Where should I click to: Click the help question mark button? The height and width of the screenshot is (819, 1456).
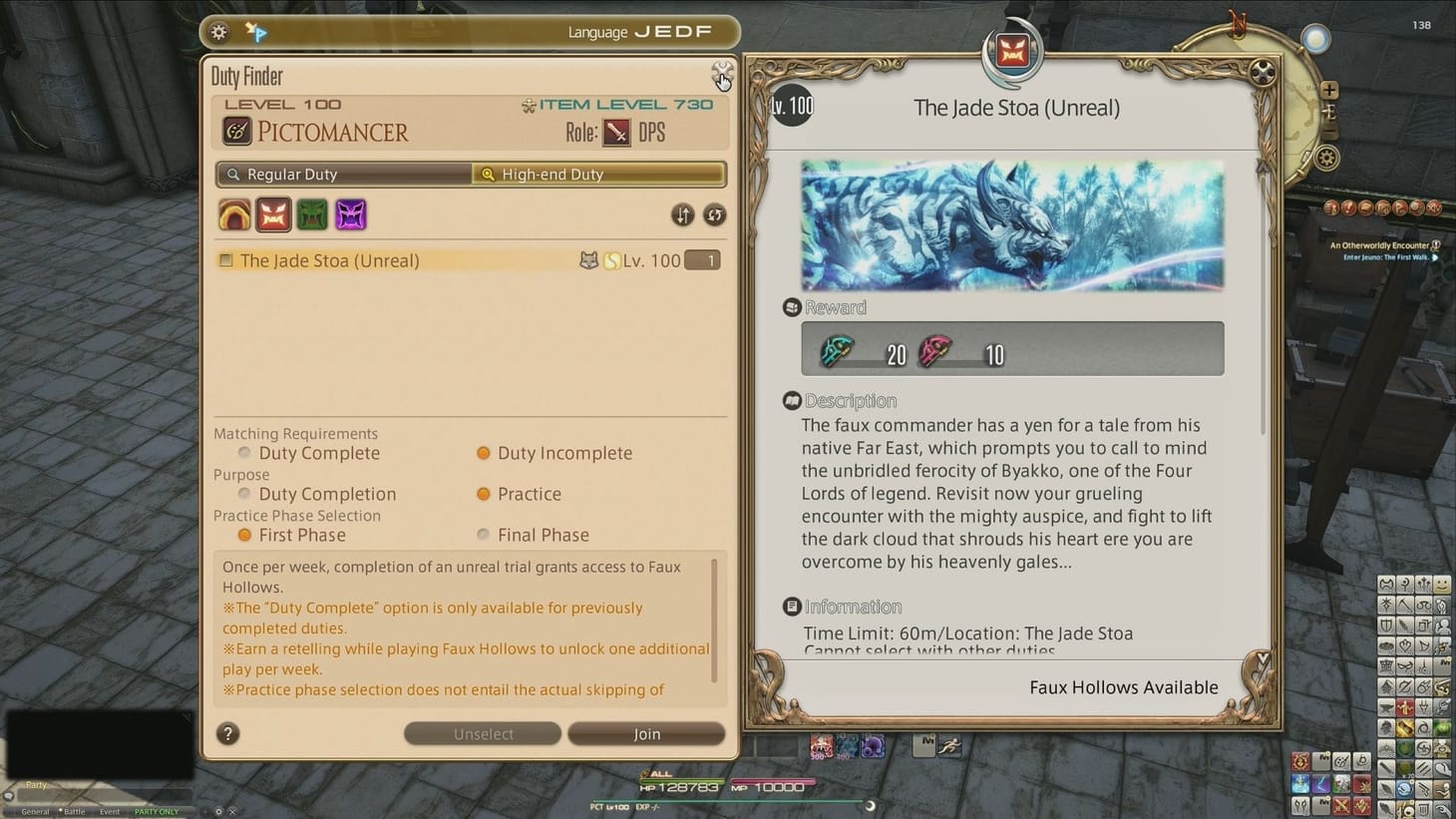coord(227,733)
